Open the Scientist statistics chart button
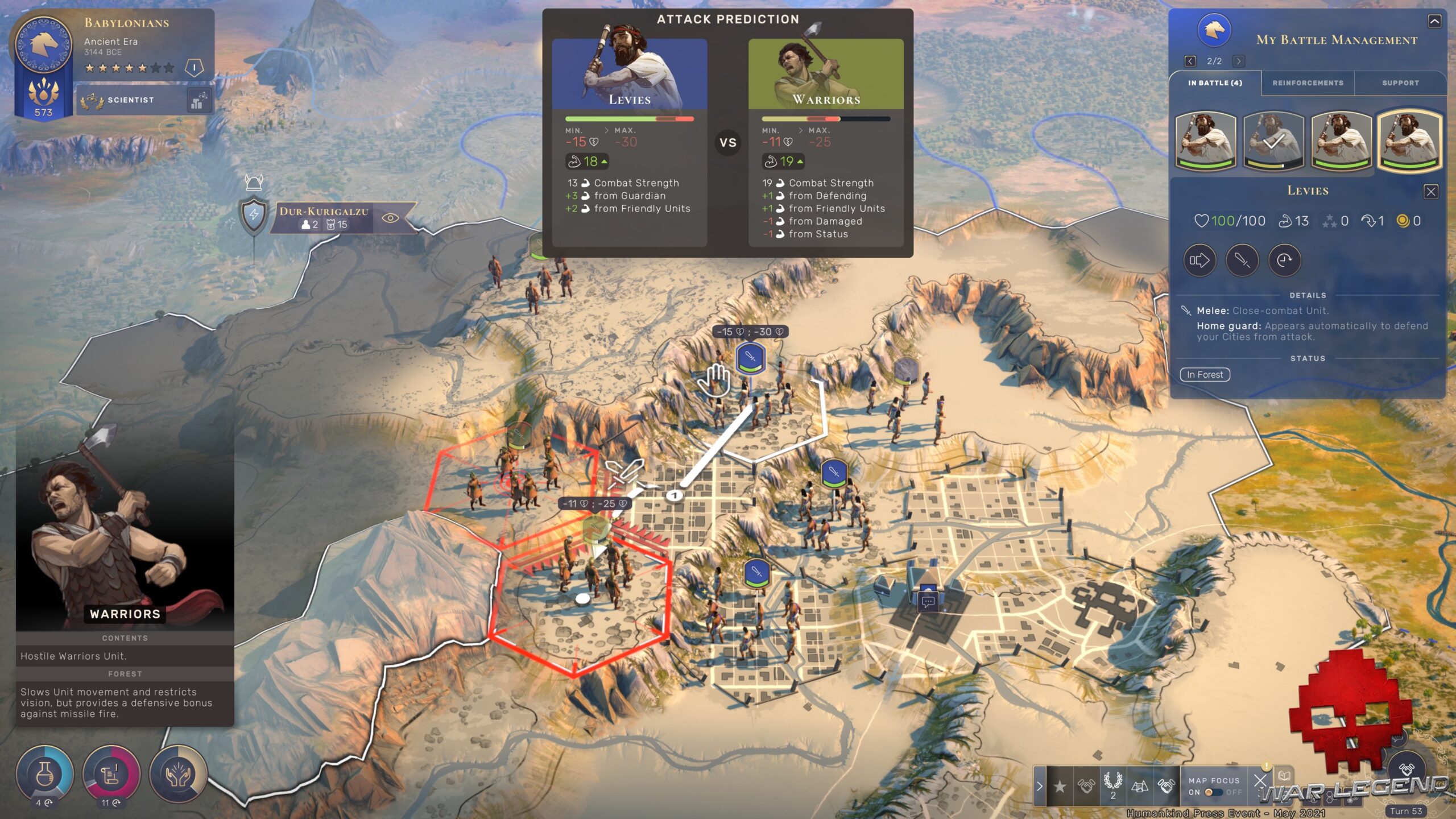 click(198, 100)
